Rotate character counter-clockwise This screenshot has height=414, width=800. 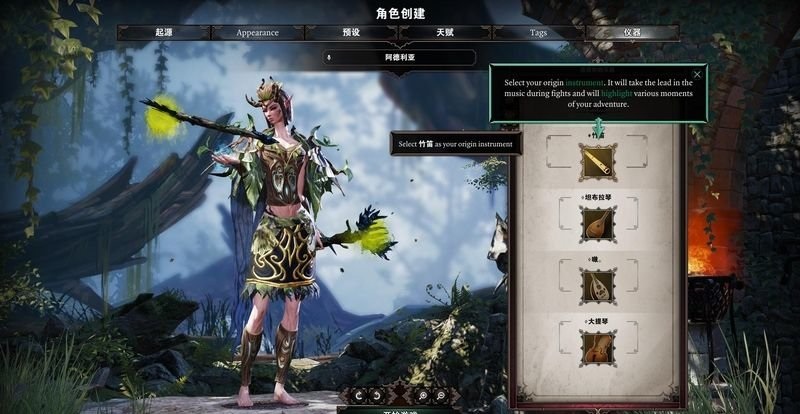(357, 395)
